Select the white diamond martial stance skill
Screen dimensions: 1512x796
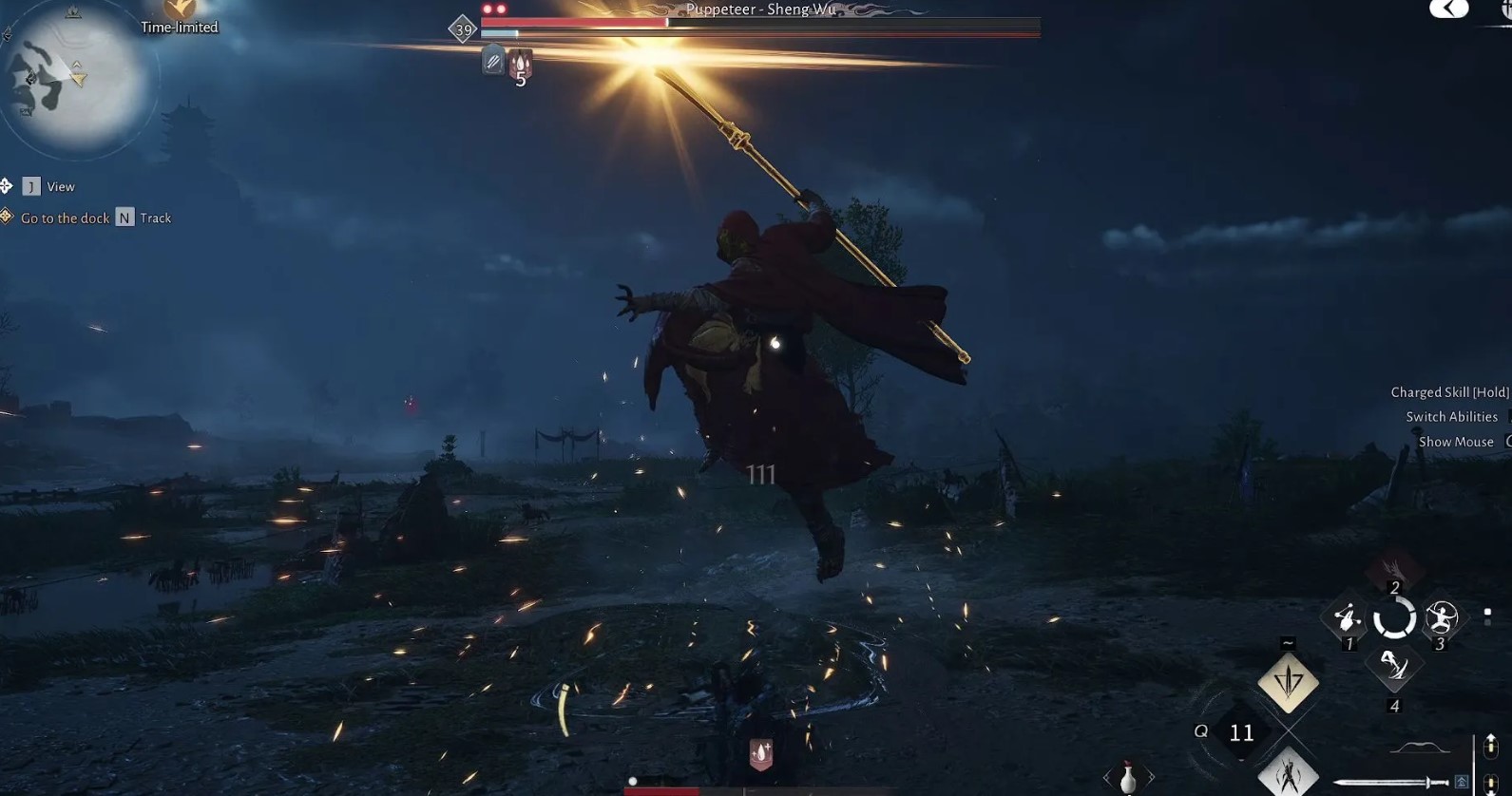tap(1288, 772)
